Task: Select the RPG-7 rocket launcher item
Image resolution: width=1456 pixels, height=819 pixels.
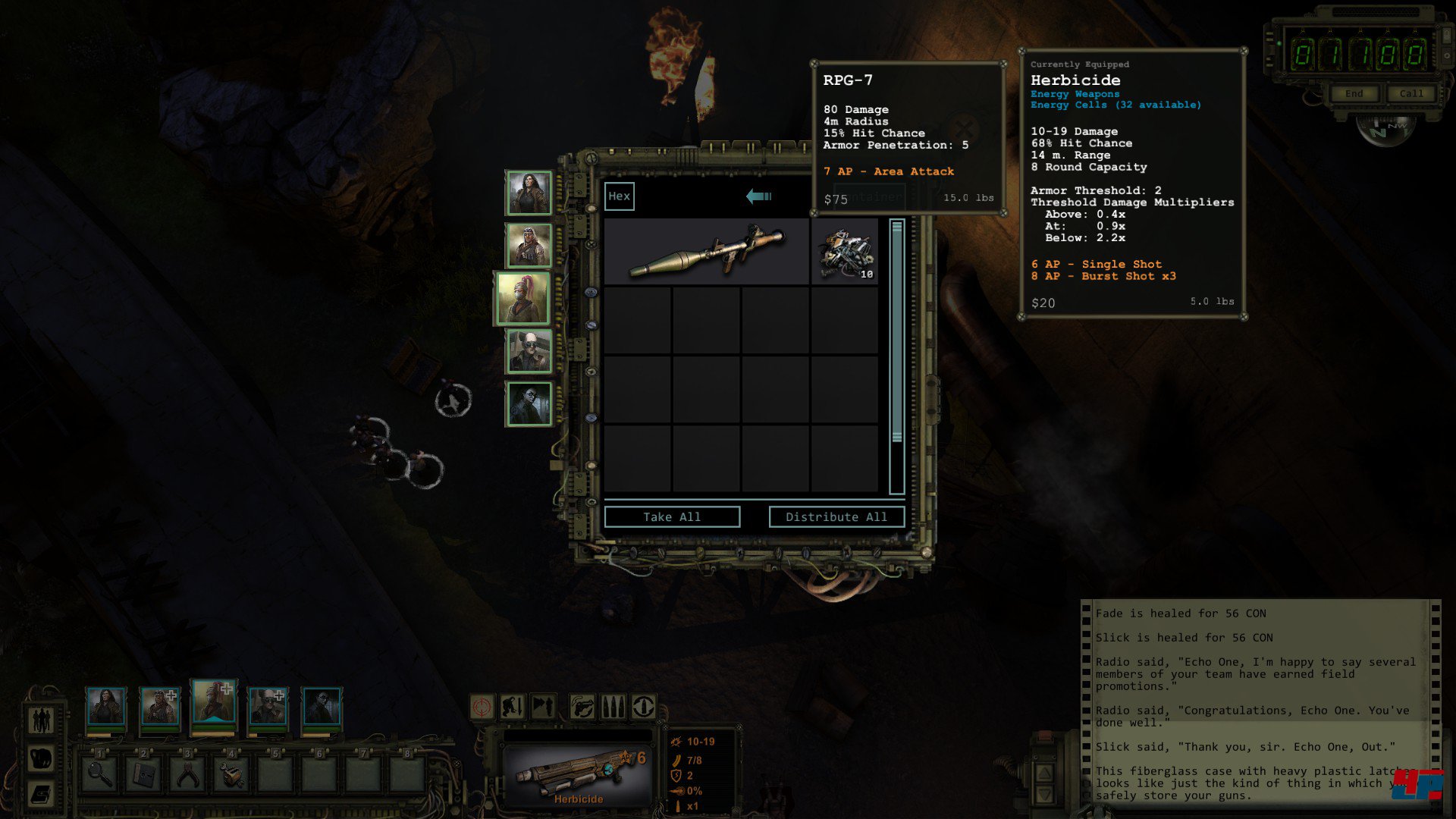Action: point(707,251)
